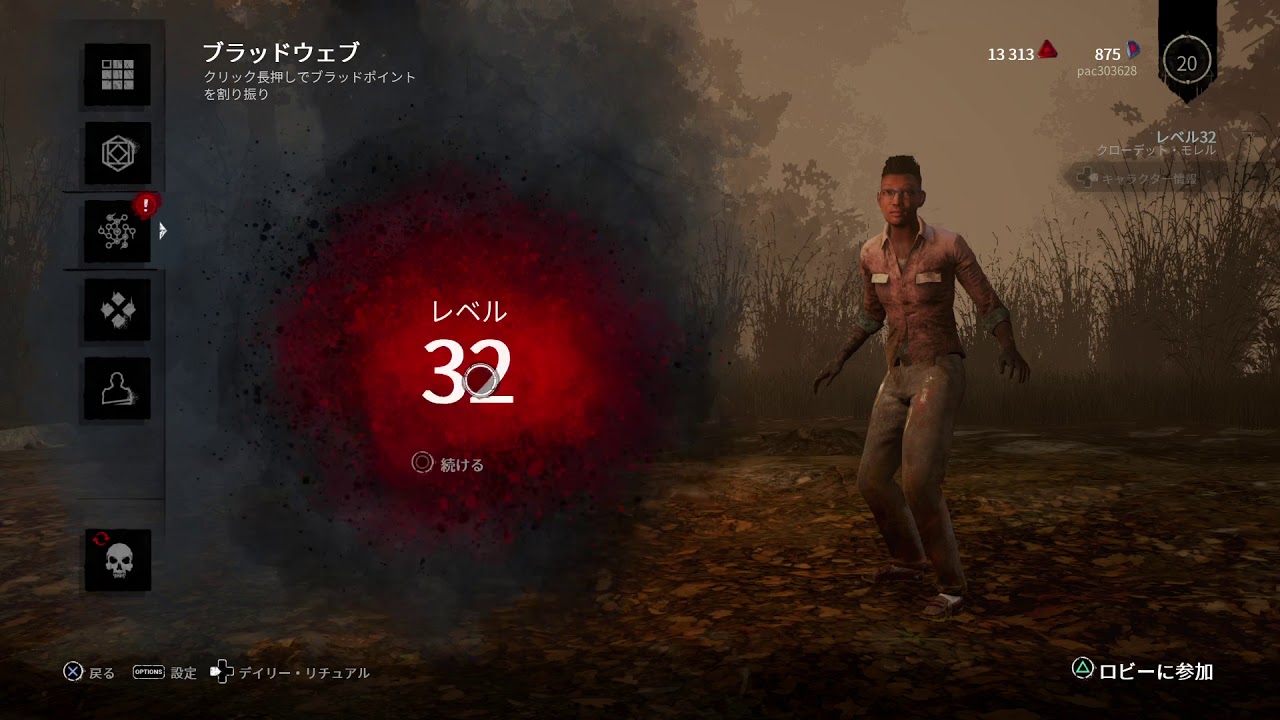Continue past the level 32 bloodweb
The image size is (1280, 720).
tap(448, 464)
